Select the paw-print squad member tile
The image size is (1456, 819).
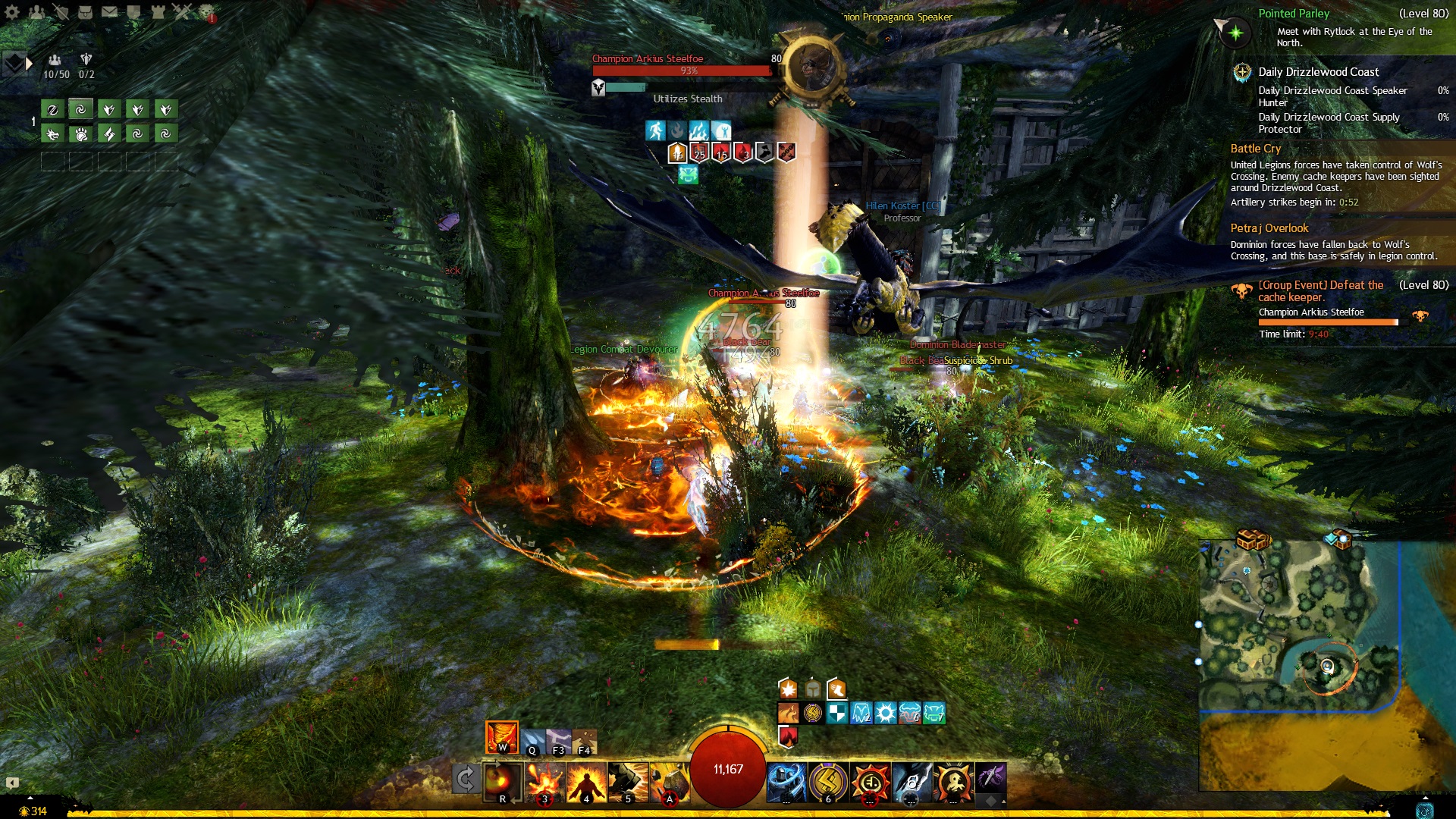pos(81,134)
